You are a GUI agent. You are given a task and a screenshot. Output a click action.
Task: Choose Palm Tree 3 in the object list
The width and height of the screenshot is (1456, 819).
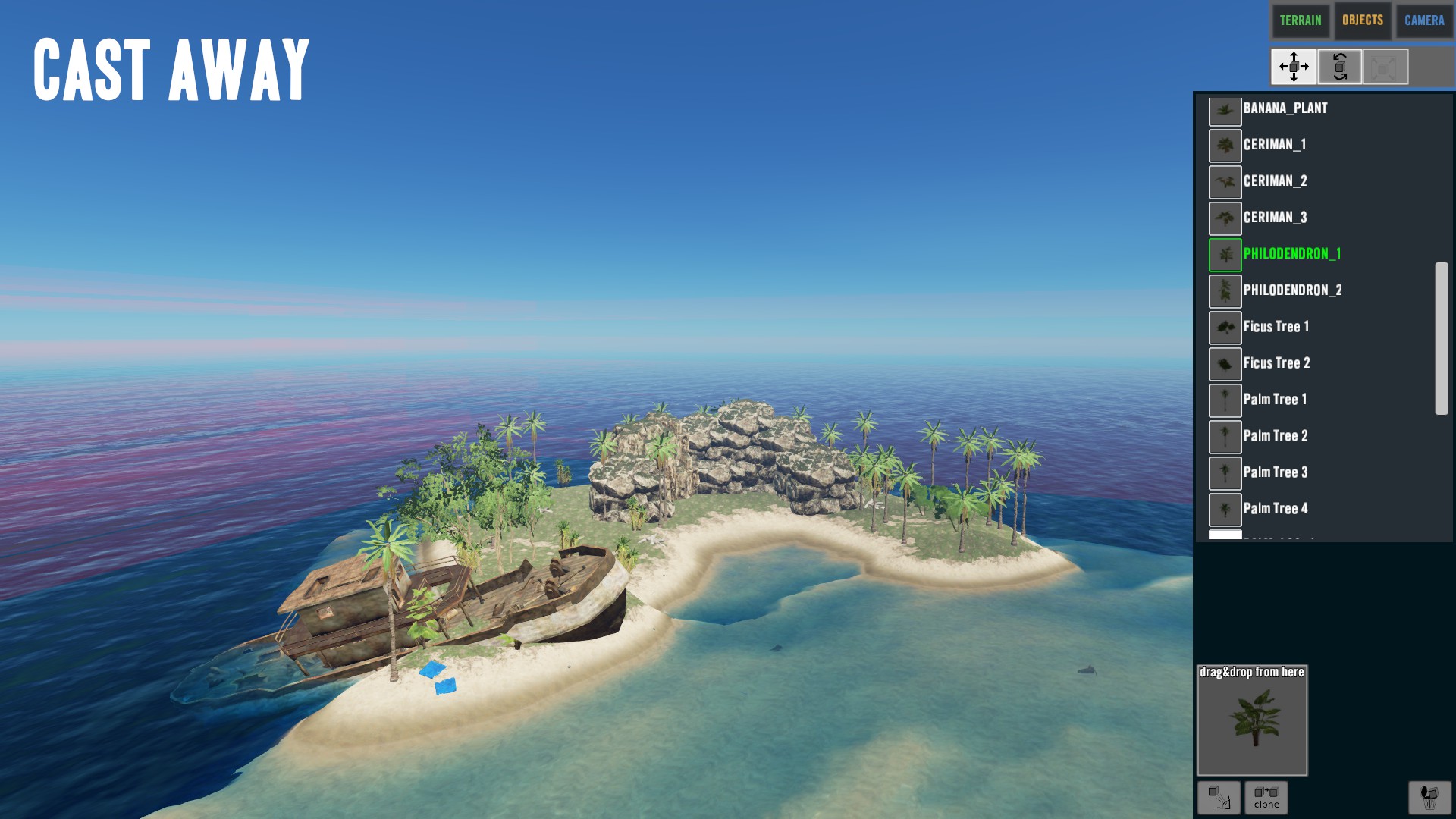click(1275, 472)
